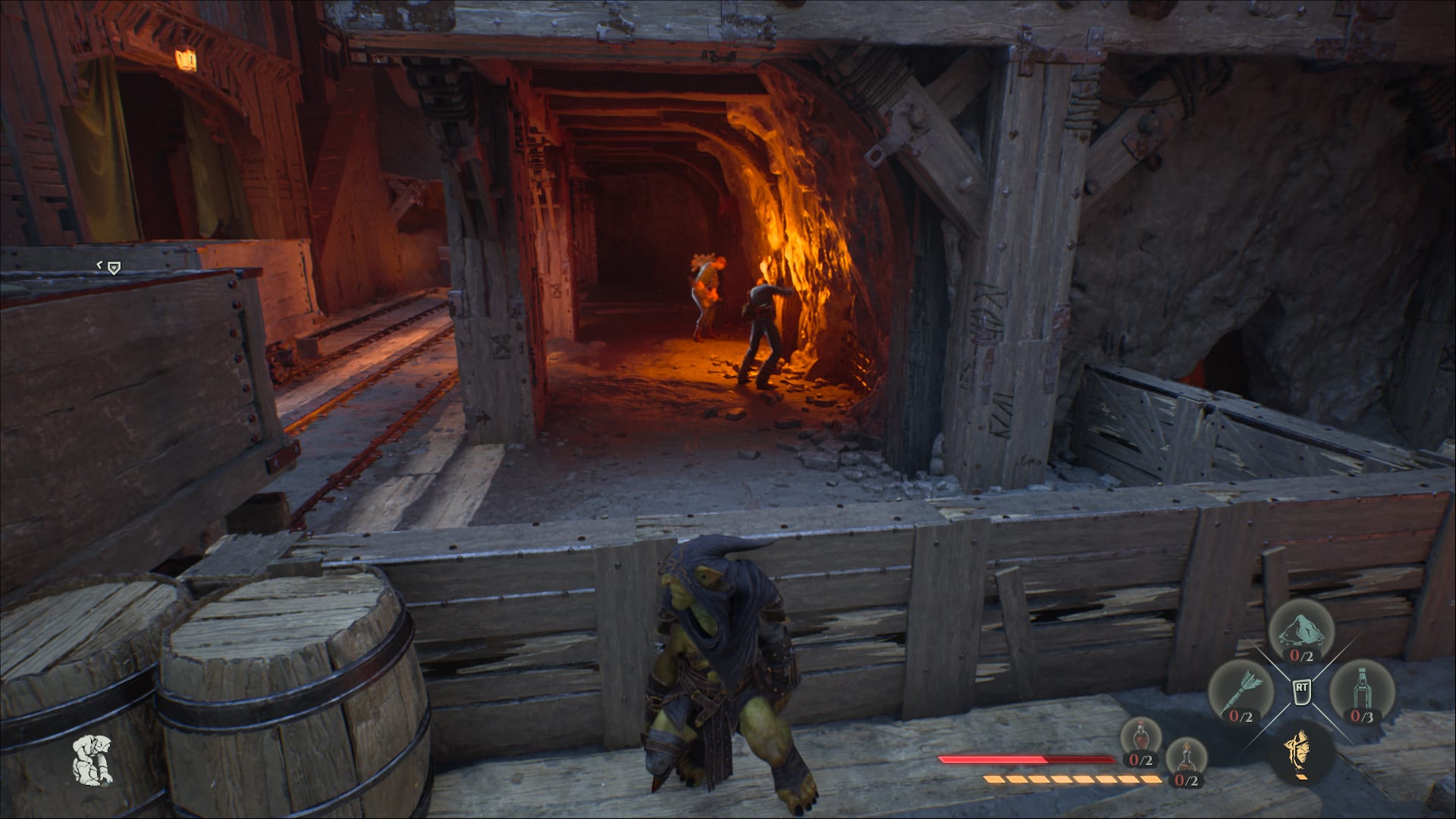Click the crouching goblin stealth indicator
The height and width of the screenshot is (819, 1456).
tap(93, 759)
